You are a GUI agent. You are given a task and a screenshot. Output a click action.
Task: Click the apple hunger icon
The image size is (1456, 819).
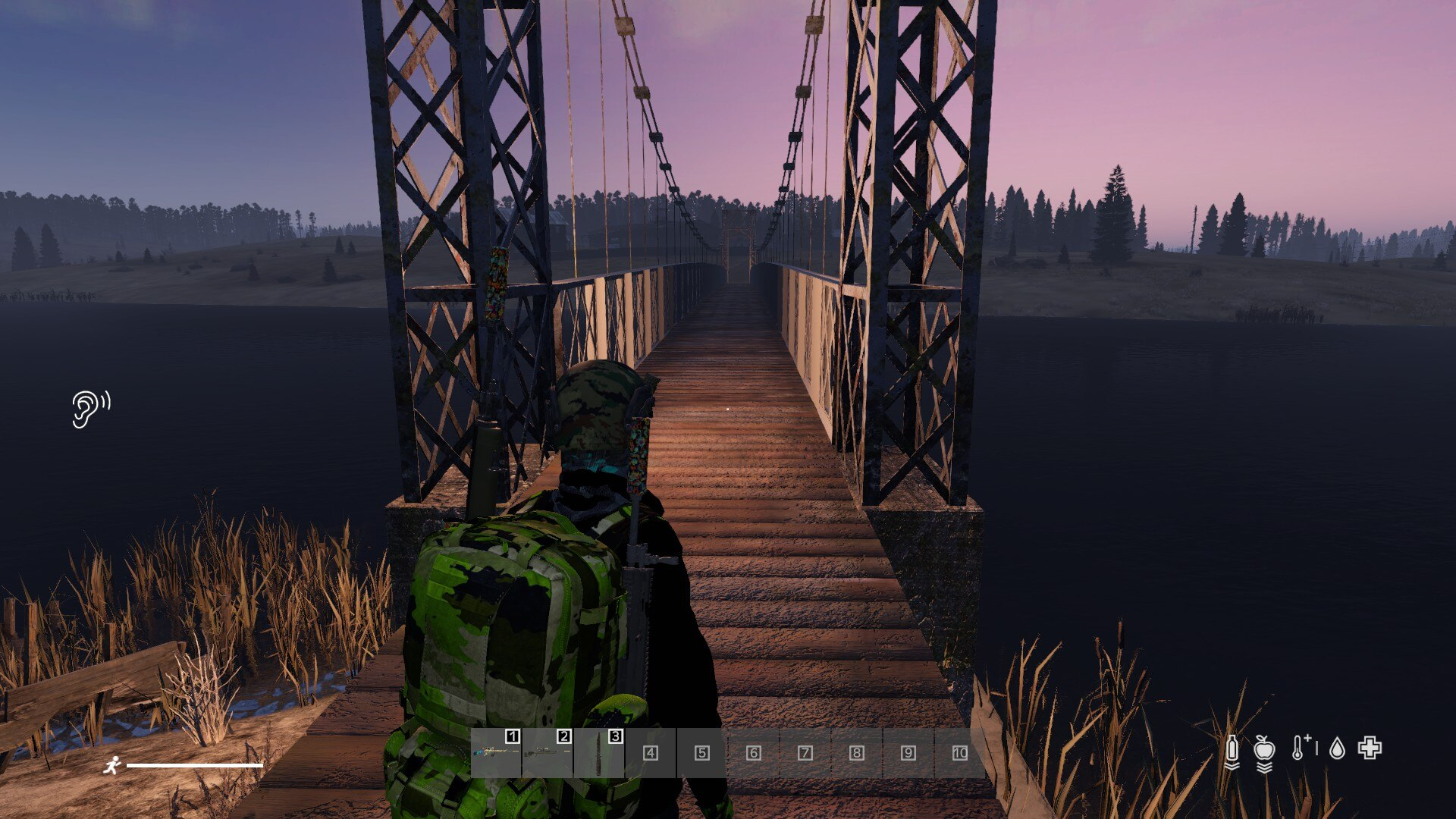(x=1264, y=749)
